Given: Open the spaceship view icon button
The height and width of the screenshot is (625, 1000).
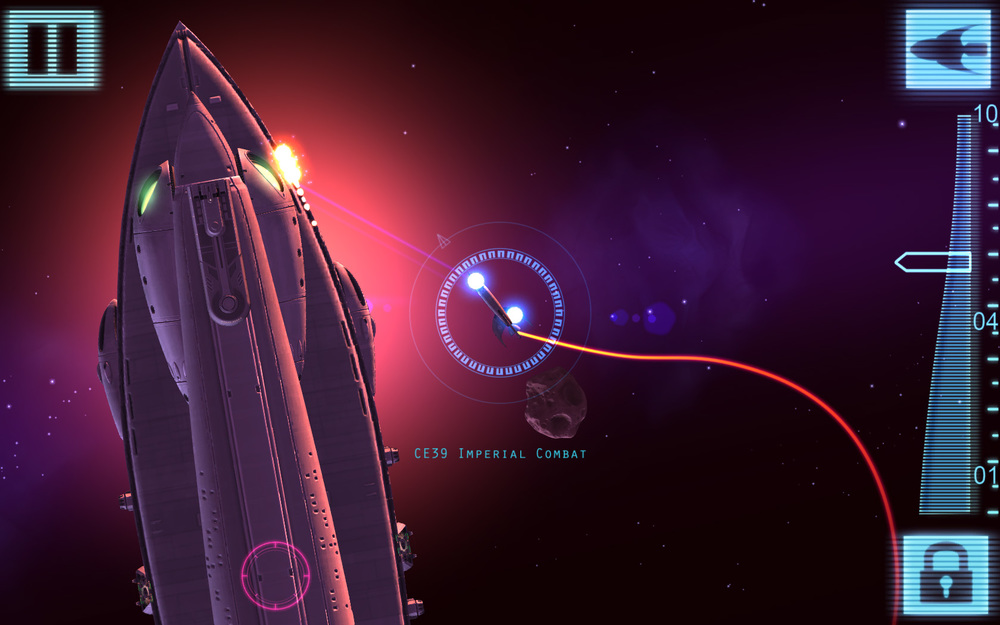Looking at the screenshot, I should pyautogui.click(x=946, y=48).
